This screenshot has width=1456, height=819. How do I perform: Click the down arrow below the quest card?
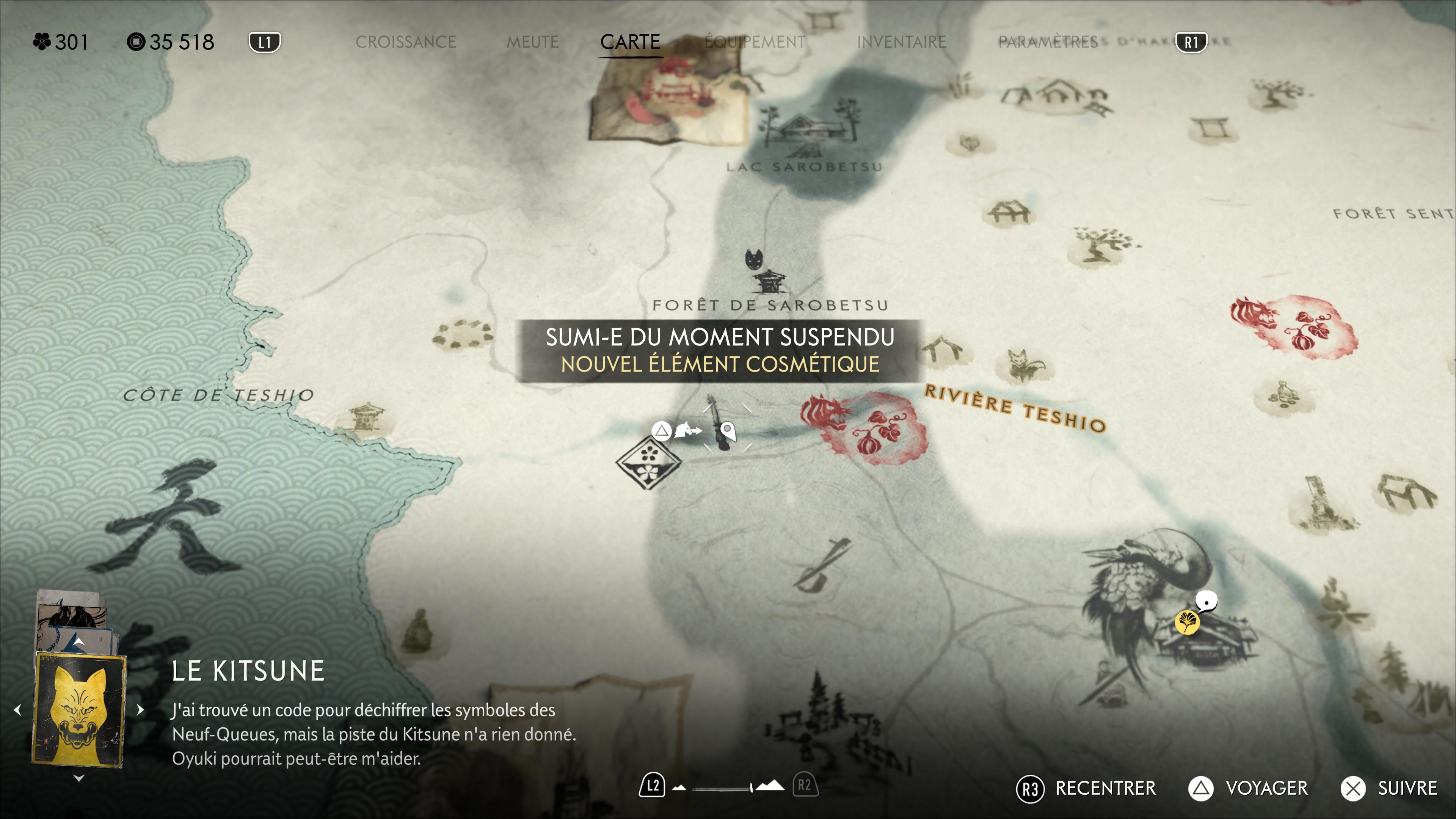(78, 778)
